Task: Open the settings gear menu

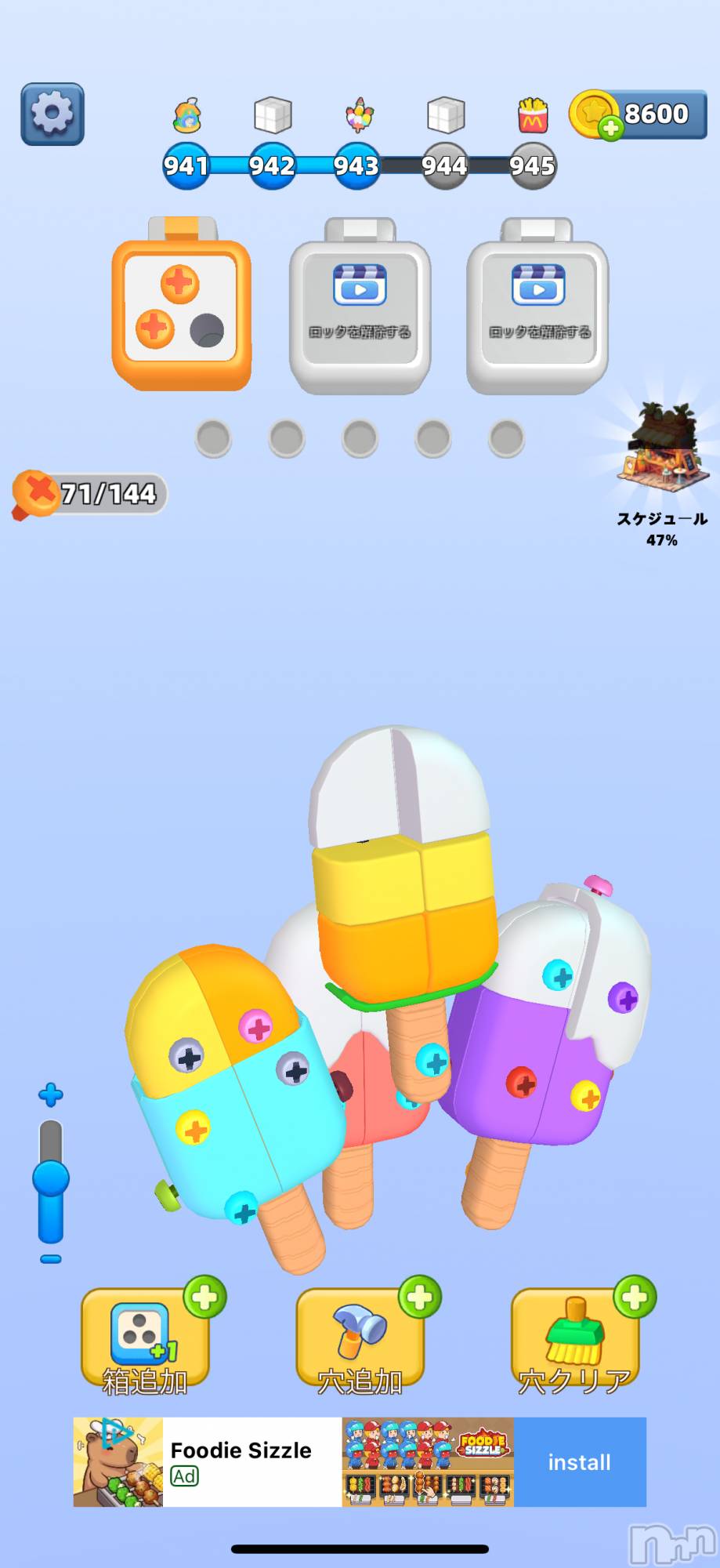Action: coord(52,114)
